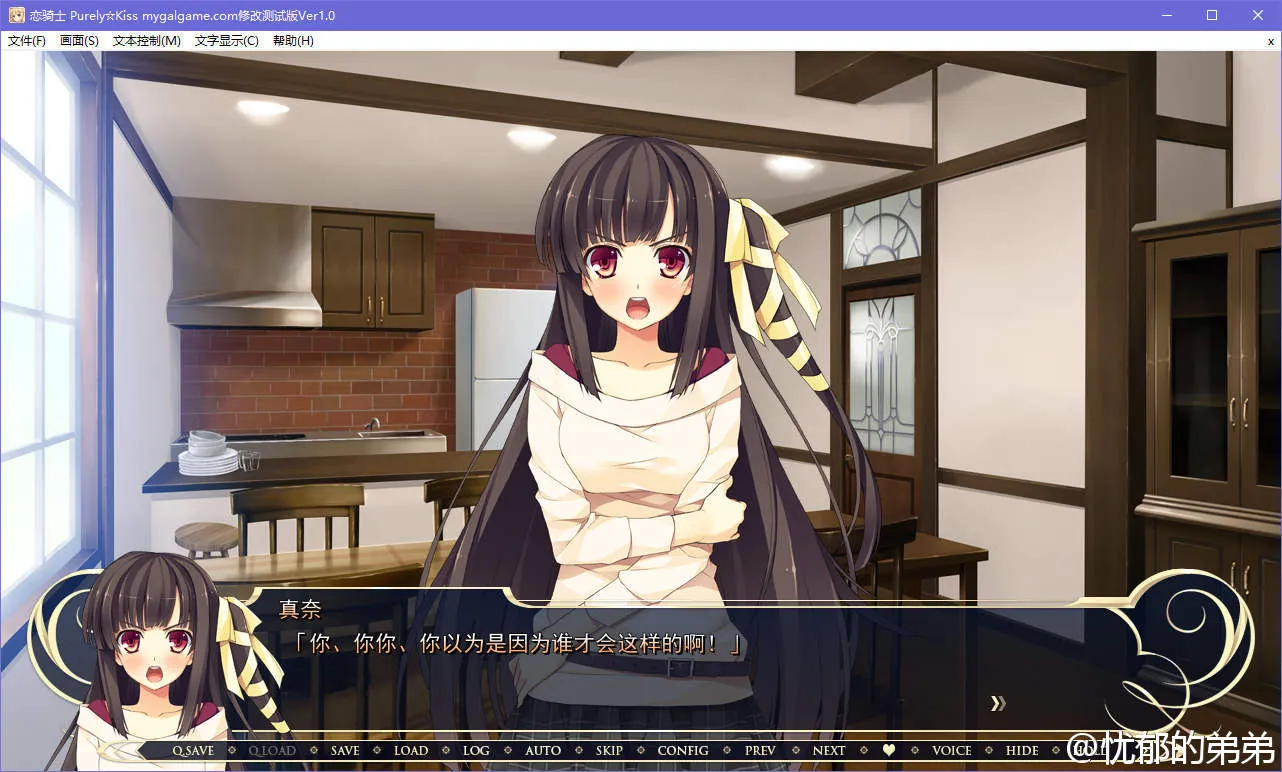1282x772 pixels.
Task: Open the 画面(S) menu
Action: (x=79, y=41)
